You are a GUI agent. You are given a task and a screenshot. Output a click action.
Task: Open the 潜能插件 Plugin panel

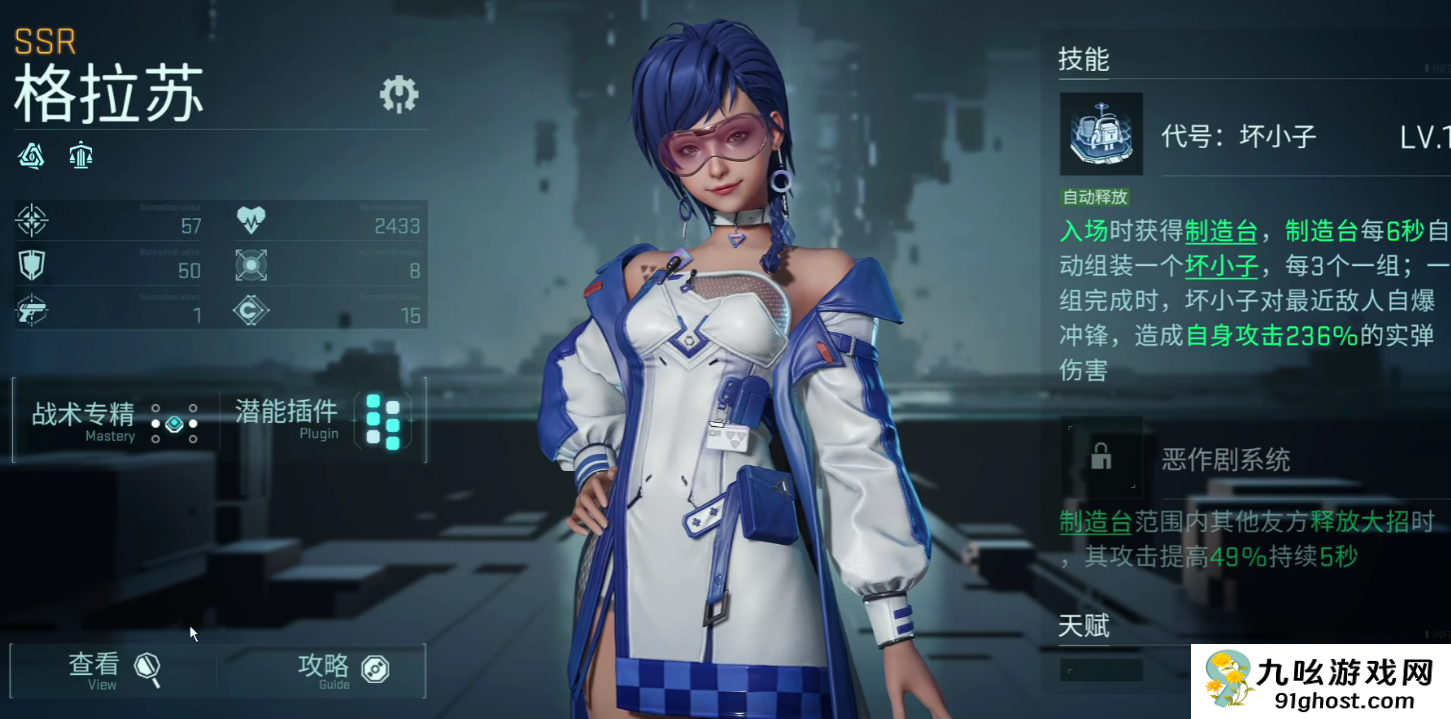[320, 420]
